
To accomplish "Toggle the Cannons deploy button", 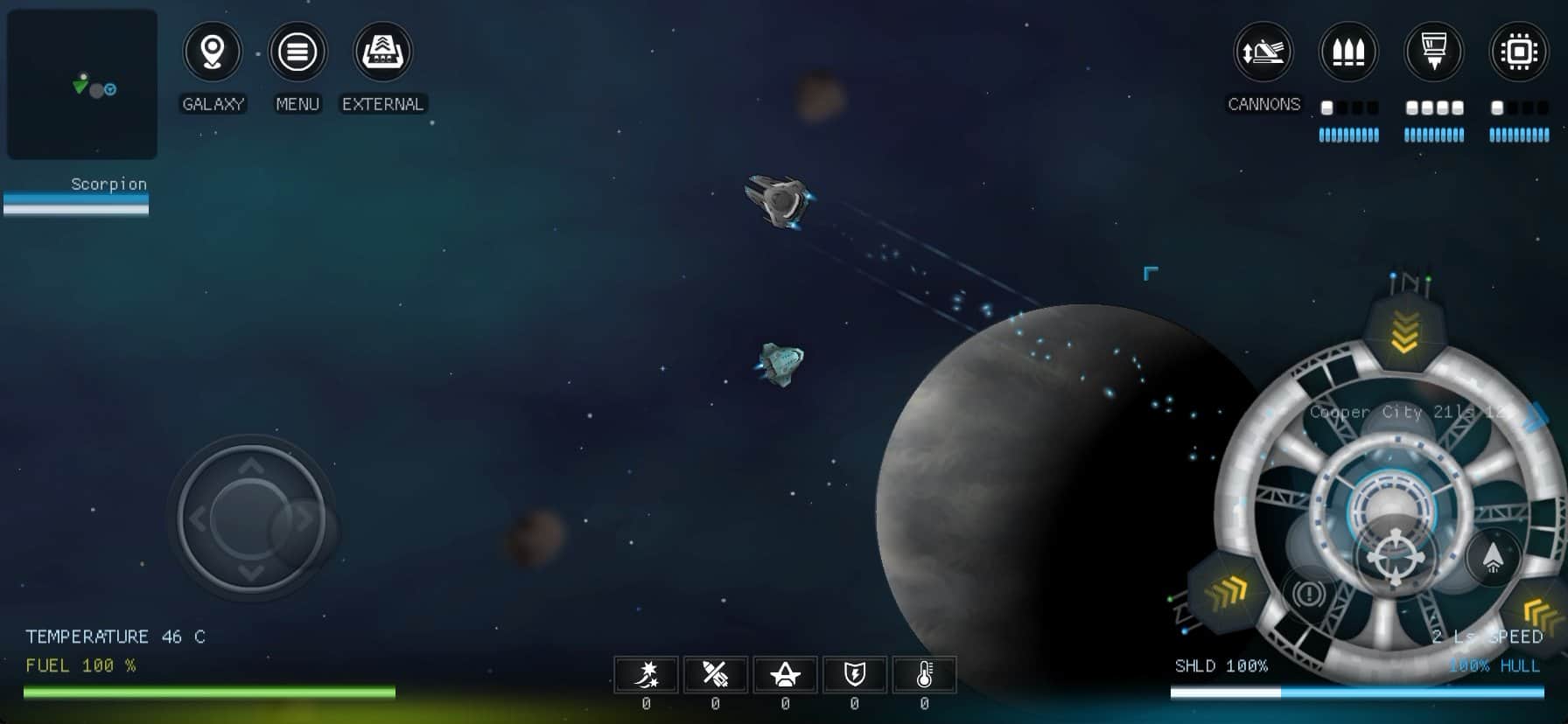I will [1263, 52].
